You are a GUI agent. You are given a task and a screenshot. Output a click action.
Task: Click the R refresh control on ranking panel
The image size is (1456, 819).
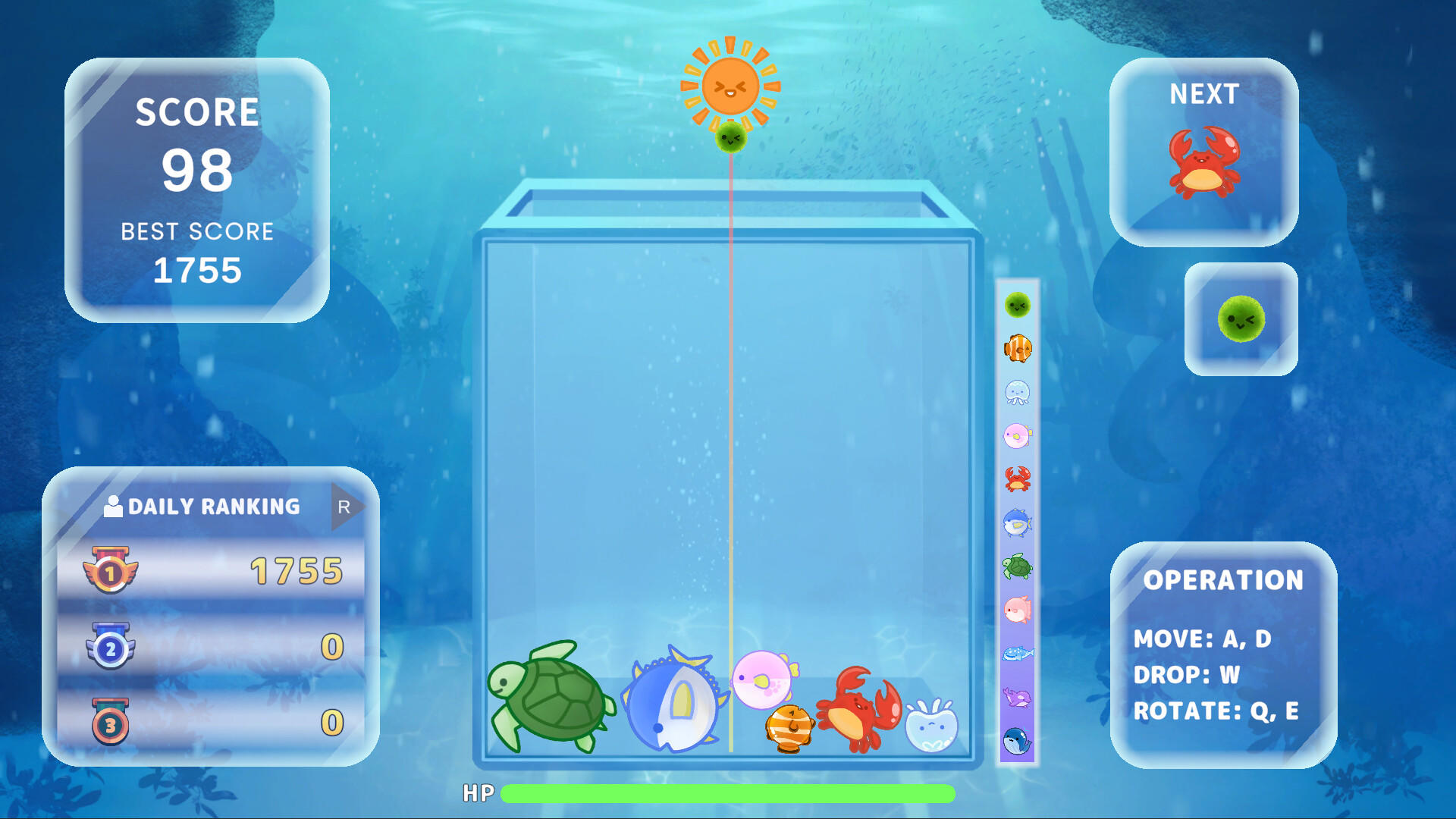(343, 505)
